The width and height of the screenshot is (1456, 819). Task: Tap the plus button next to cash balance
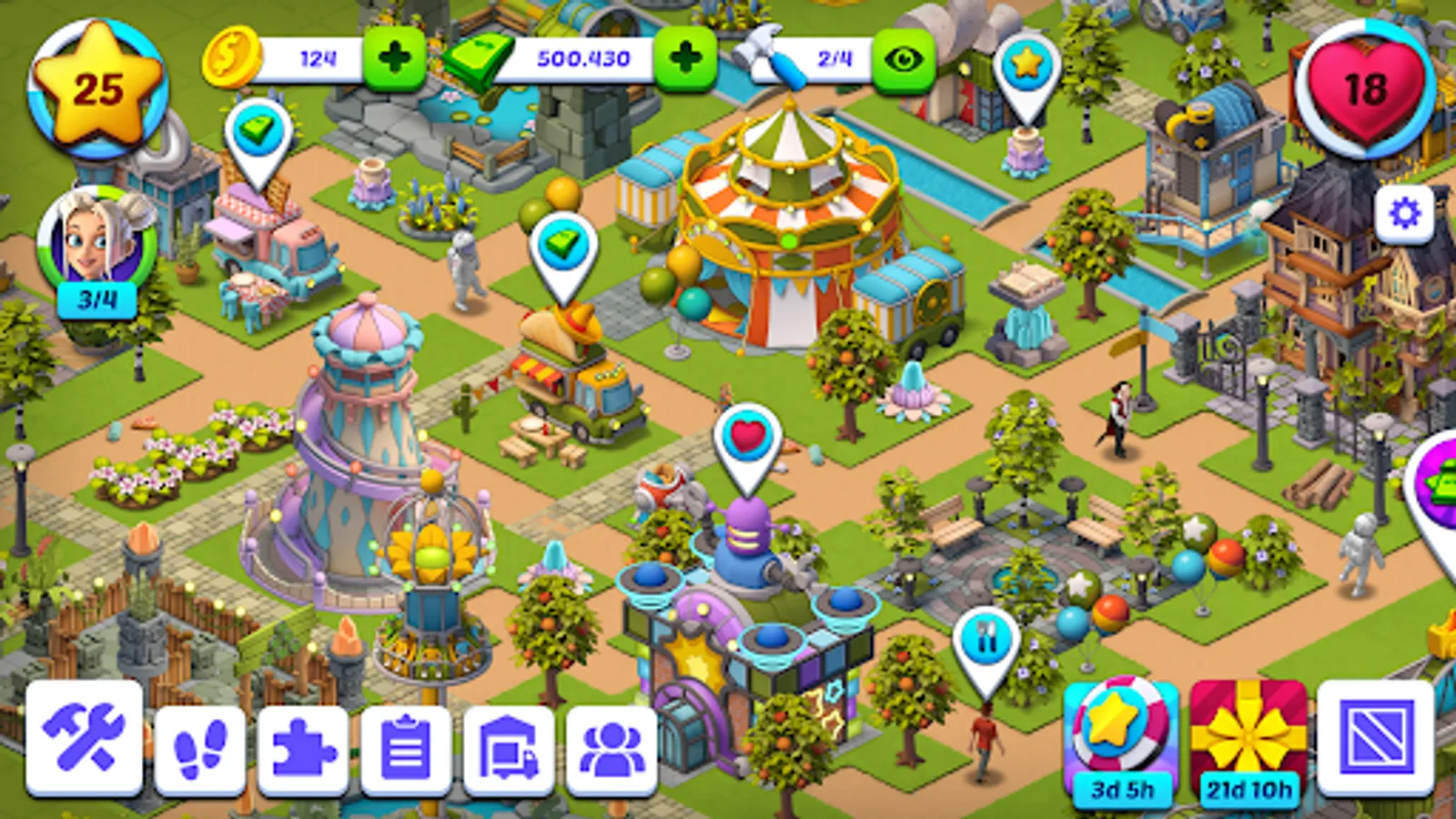coord(684,56)
